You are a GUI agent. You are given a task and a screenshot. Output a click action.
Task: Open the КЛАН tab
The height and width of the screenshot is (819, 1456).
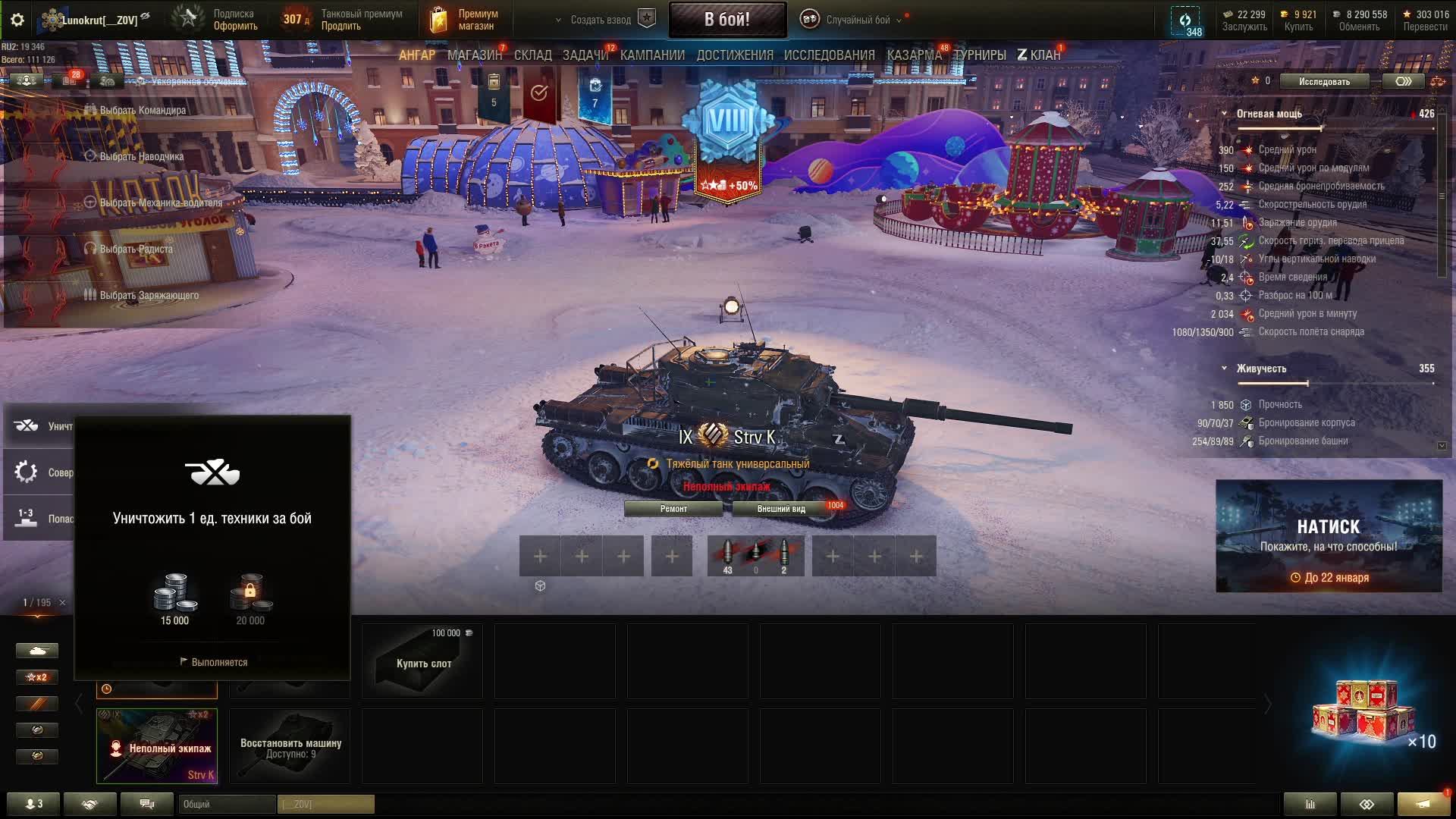pyautogui.click(x=1039, y=55)
